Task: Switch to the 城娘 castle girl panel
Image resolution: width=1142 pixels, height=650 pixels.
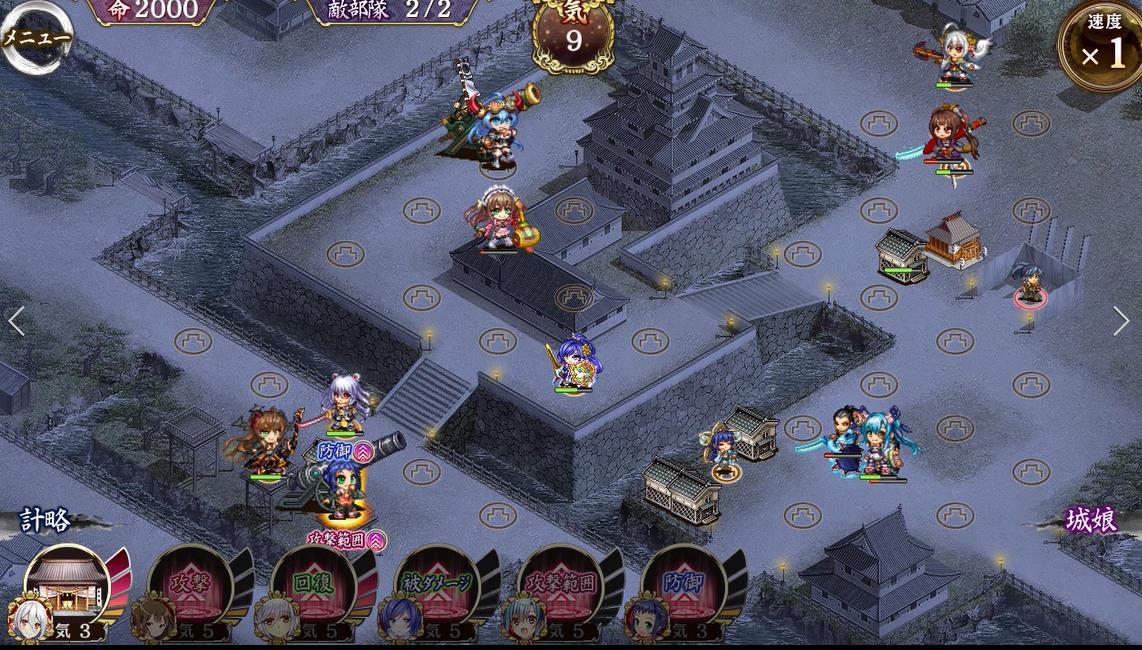Action: point(1090,520)
